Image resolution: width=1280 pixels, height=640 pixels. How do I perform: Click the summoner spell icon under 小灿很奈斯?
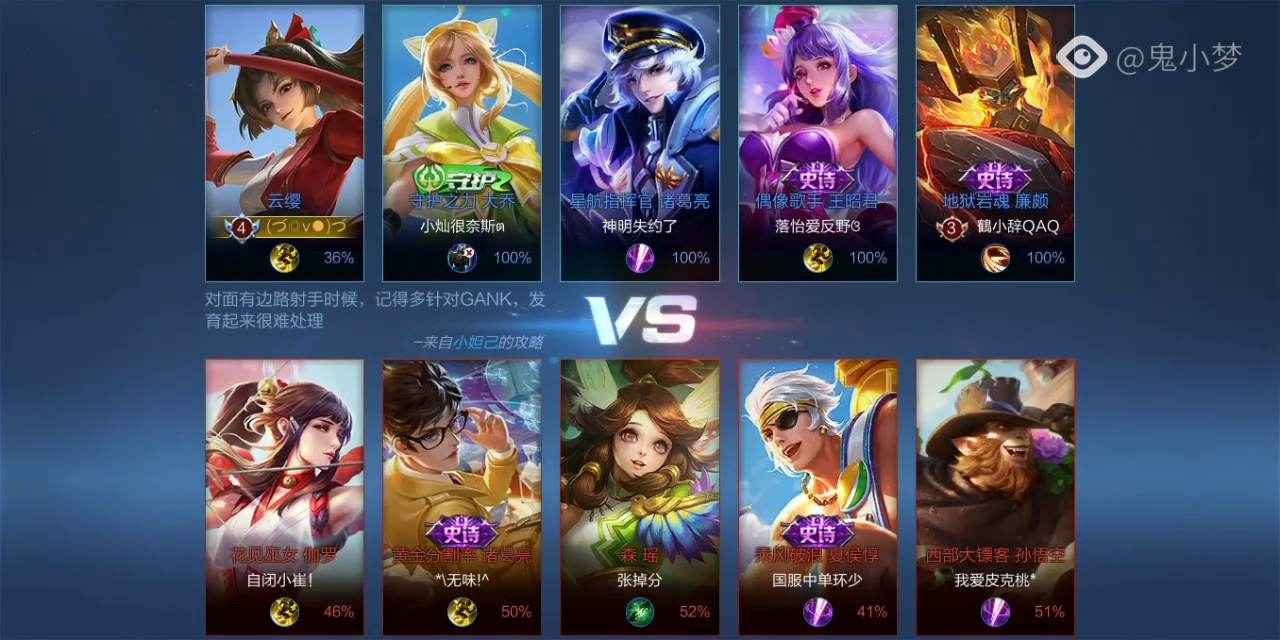[462, 258]
